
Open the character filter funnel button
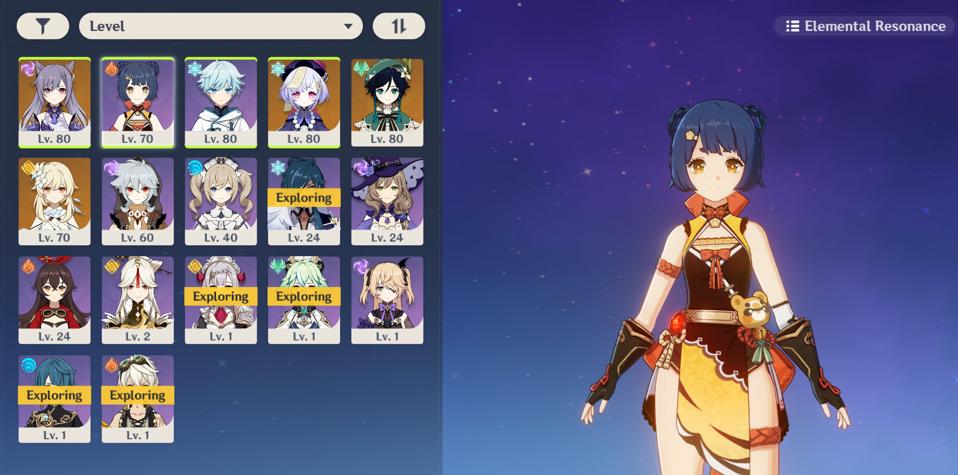[42, 26]
